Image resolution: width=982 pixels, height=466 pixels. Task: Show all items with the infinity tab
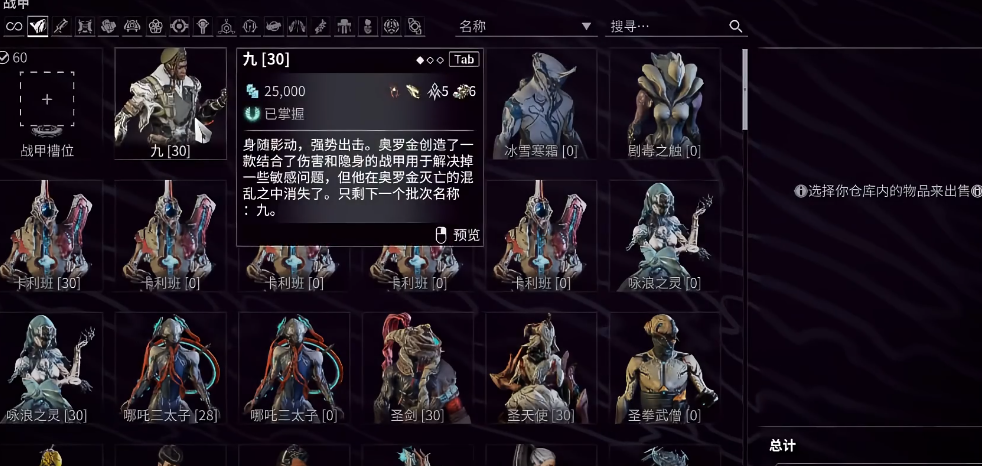pyautogui.click(x=13, y=25)
